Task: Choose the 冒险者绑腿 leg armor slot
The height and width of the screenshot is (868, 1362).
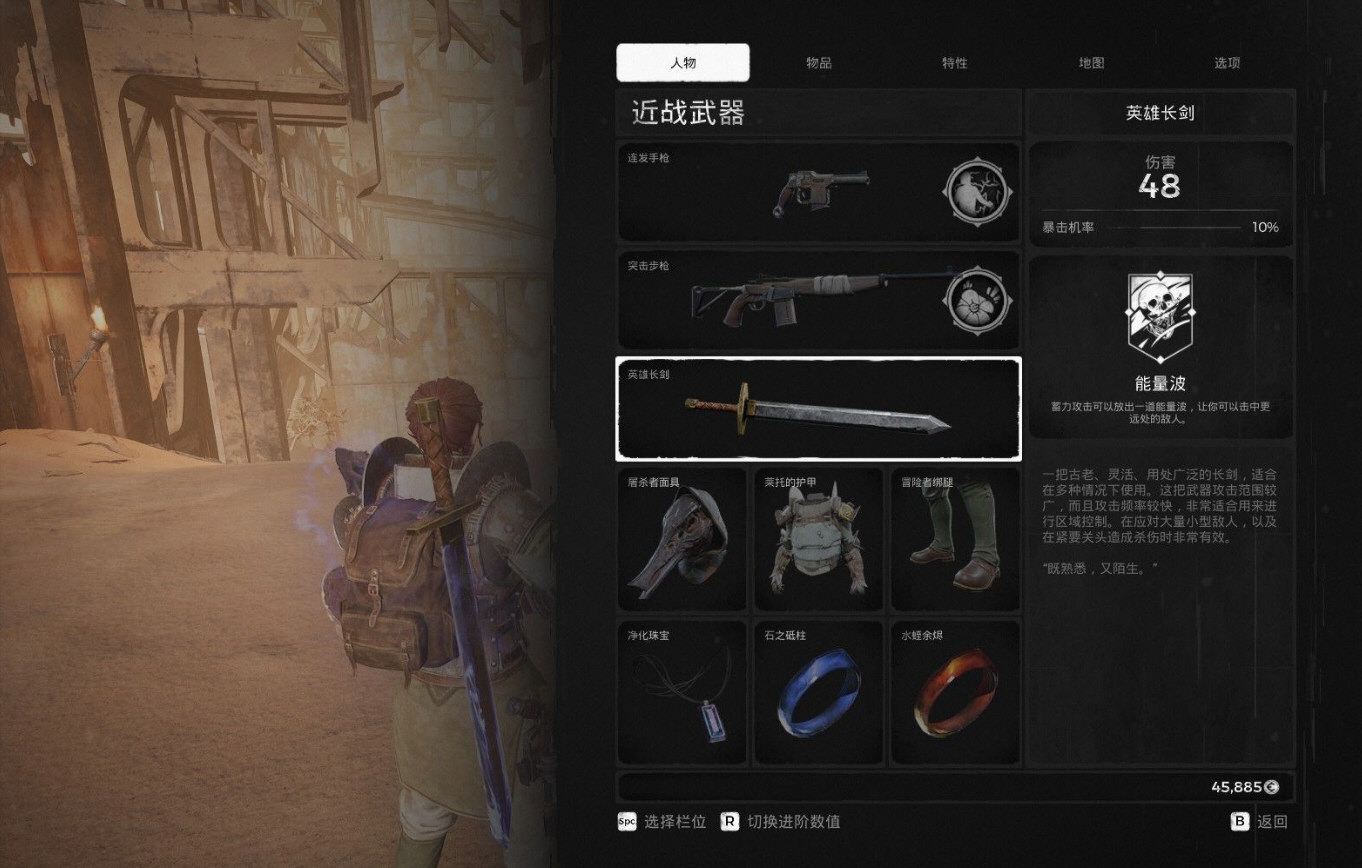Action: [955, 540]
